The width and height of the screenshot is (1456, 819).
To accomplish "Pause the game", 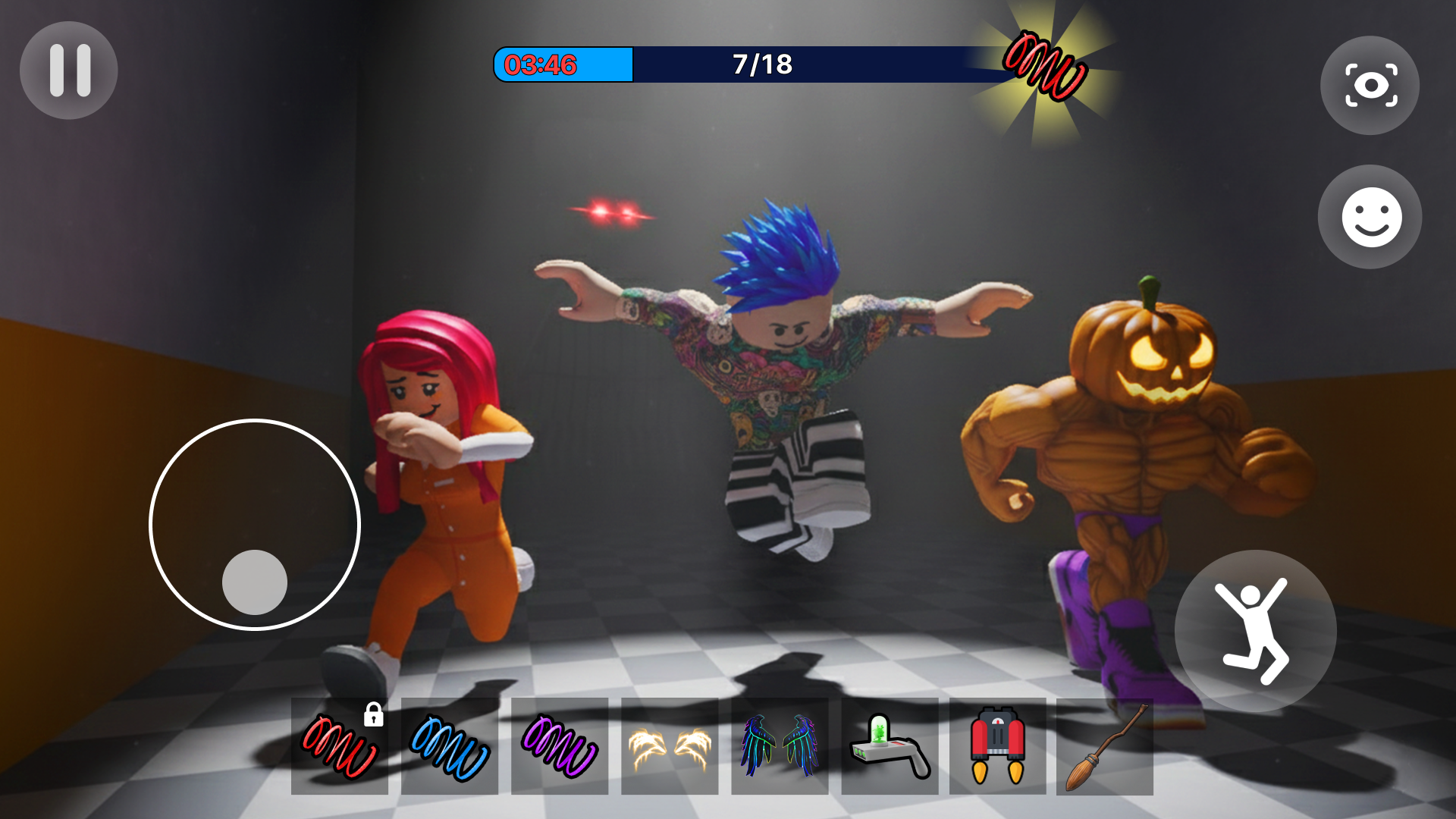I will [68, 70].
